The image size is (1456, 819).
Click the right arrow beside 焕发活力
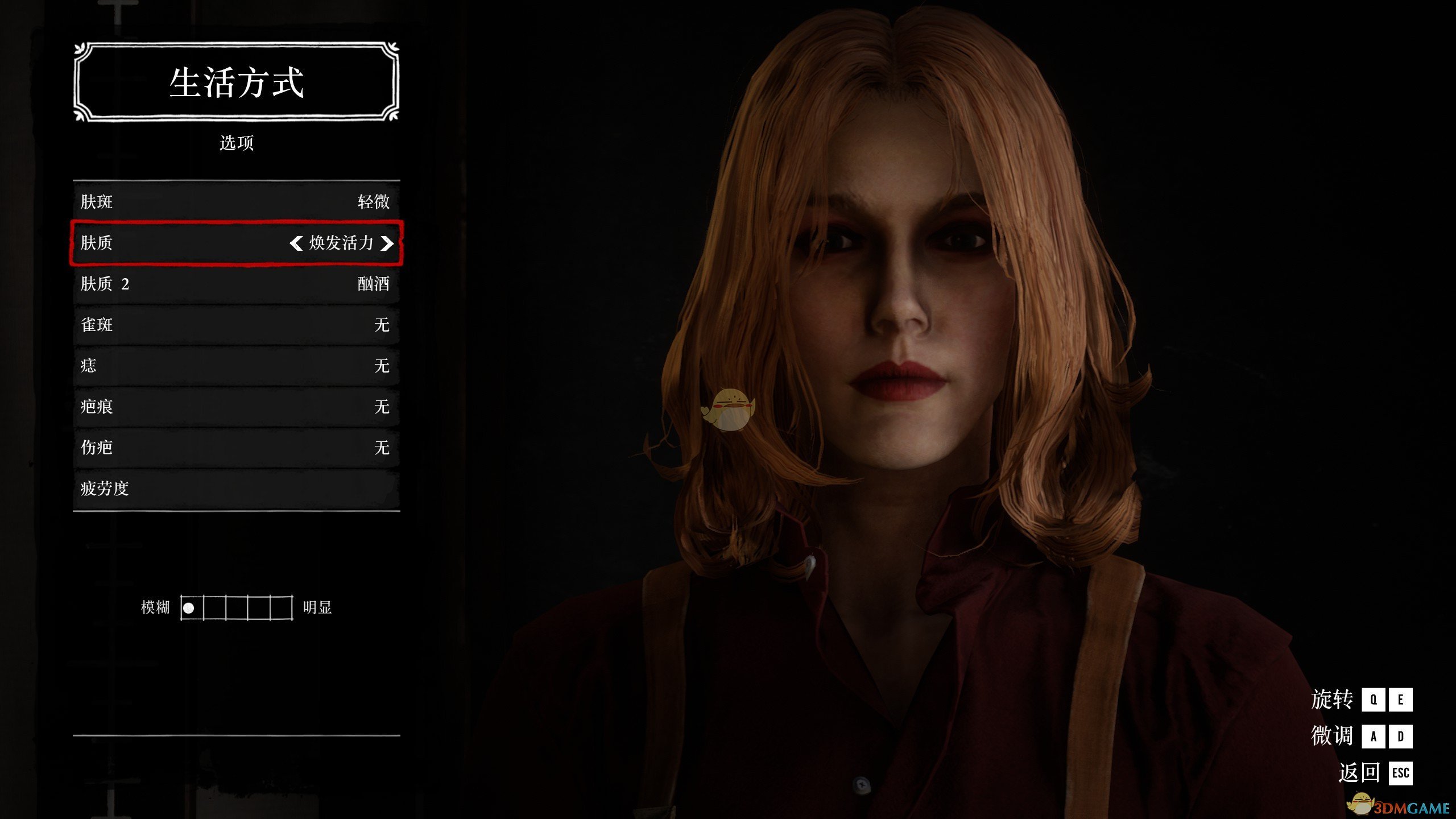387,243
